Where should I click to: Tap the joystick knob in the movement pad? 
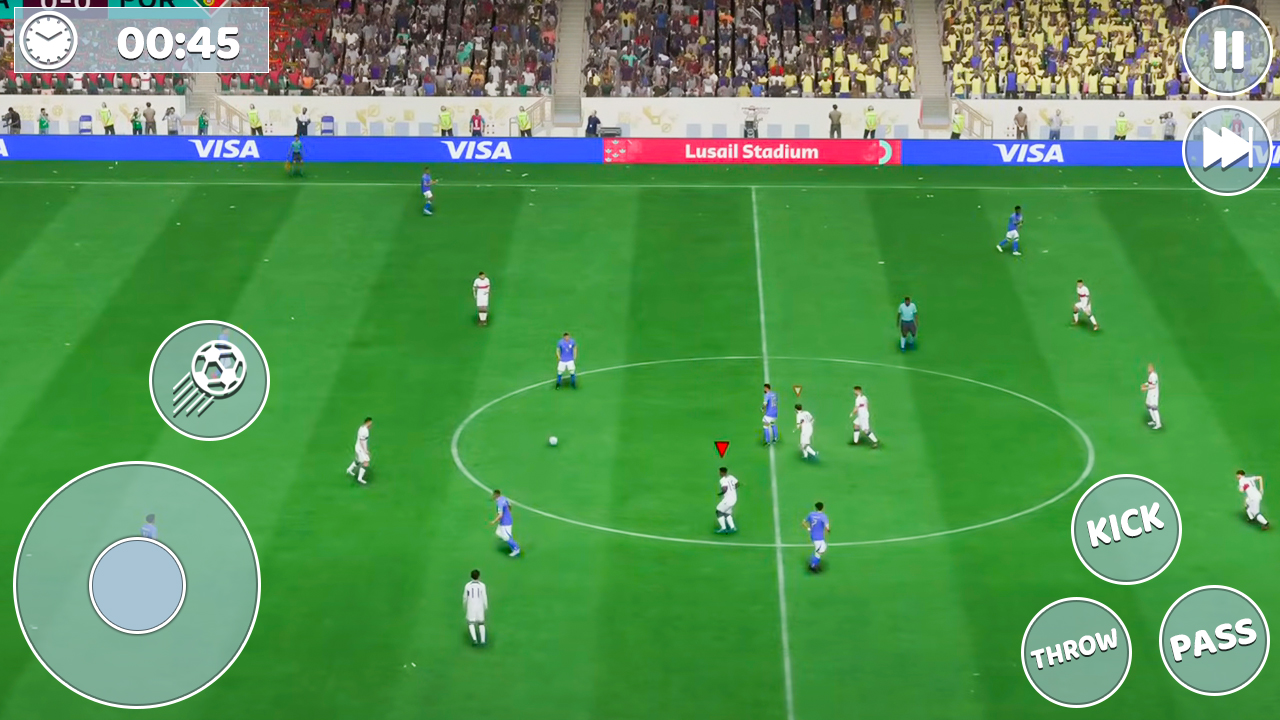137,585
